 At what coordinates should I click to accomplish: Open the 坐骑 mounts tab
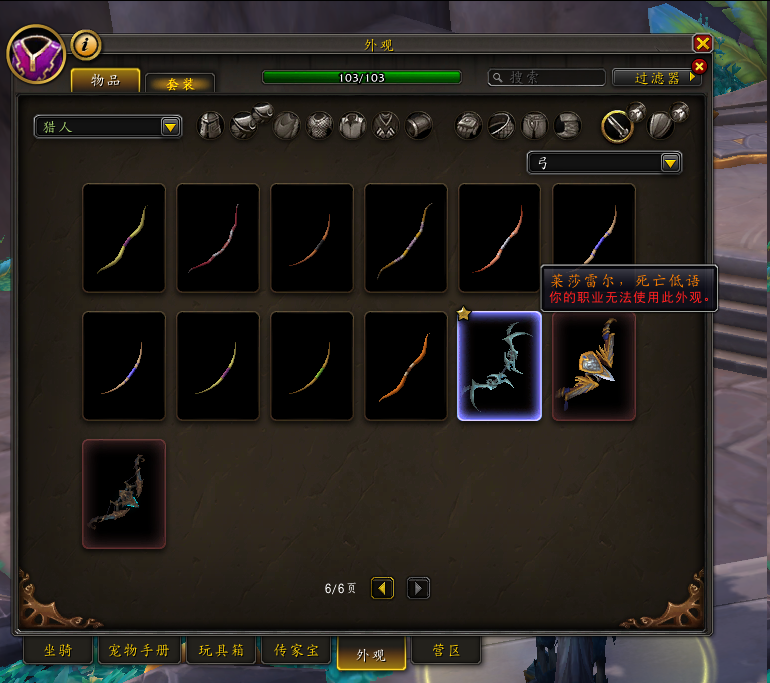[57, 651]
